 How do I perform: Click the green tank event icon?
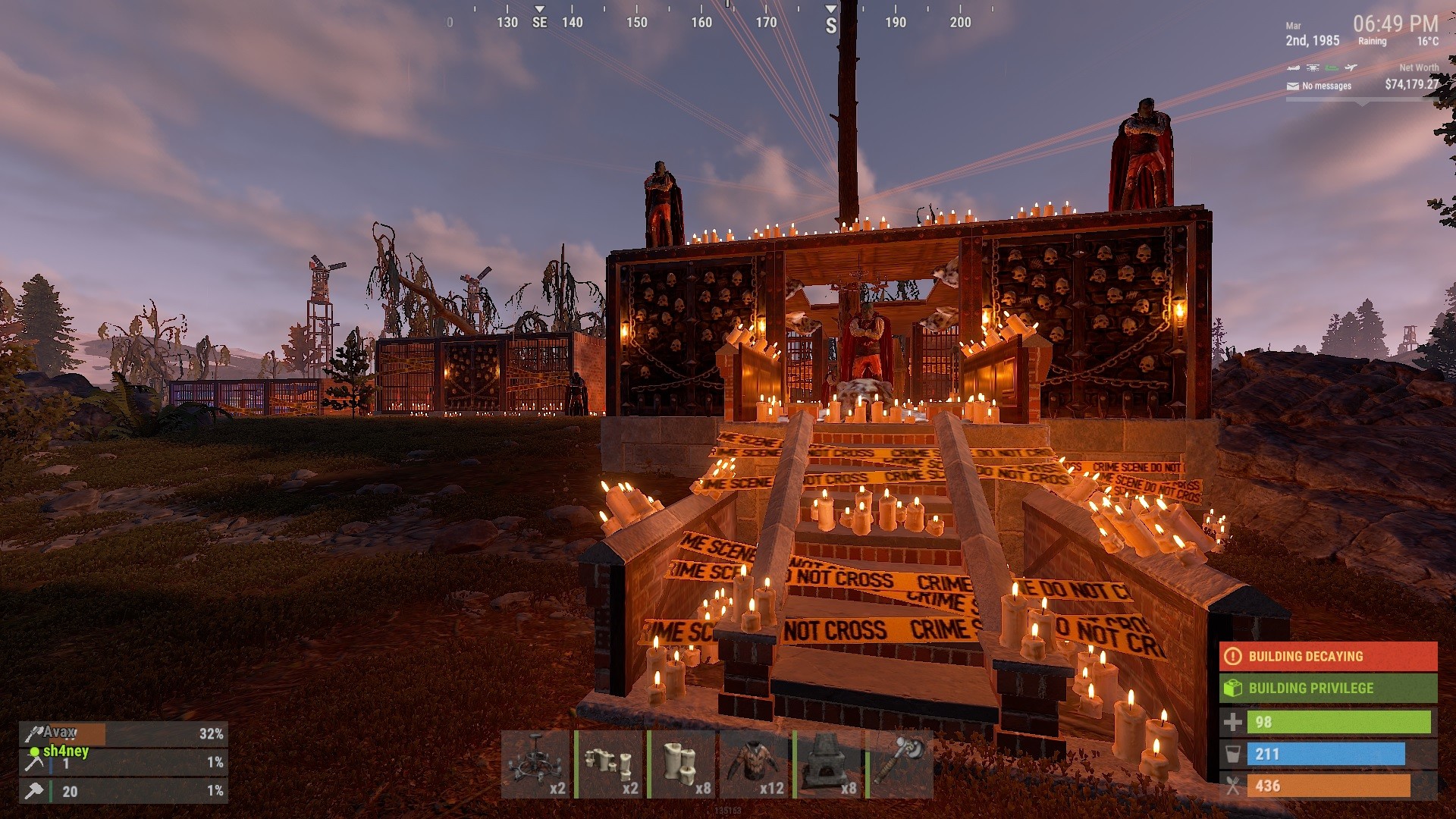pyautogui.click(x=1332, y=68)
